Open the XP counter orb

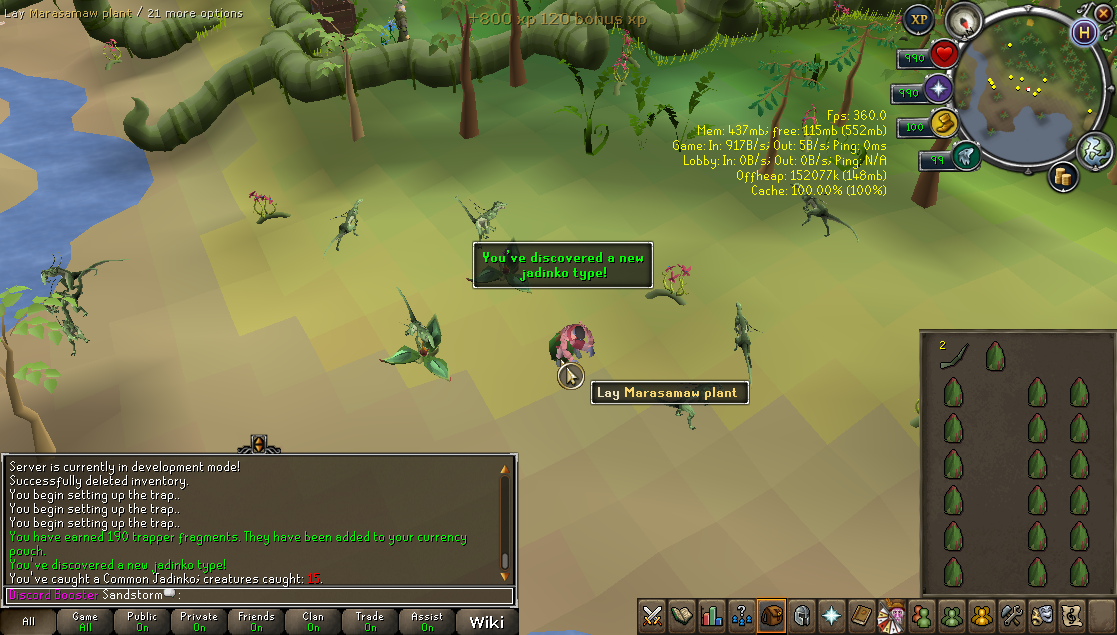tap(918, 19)
